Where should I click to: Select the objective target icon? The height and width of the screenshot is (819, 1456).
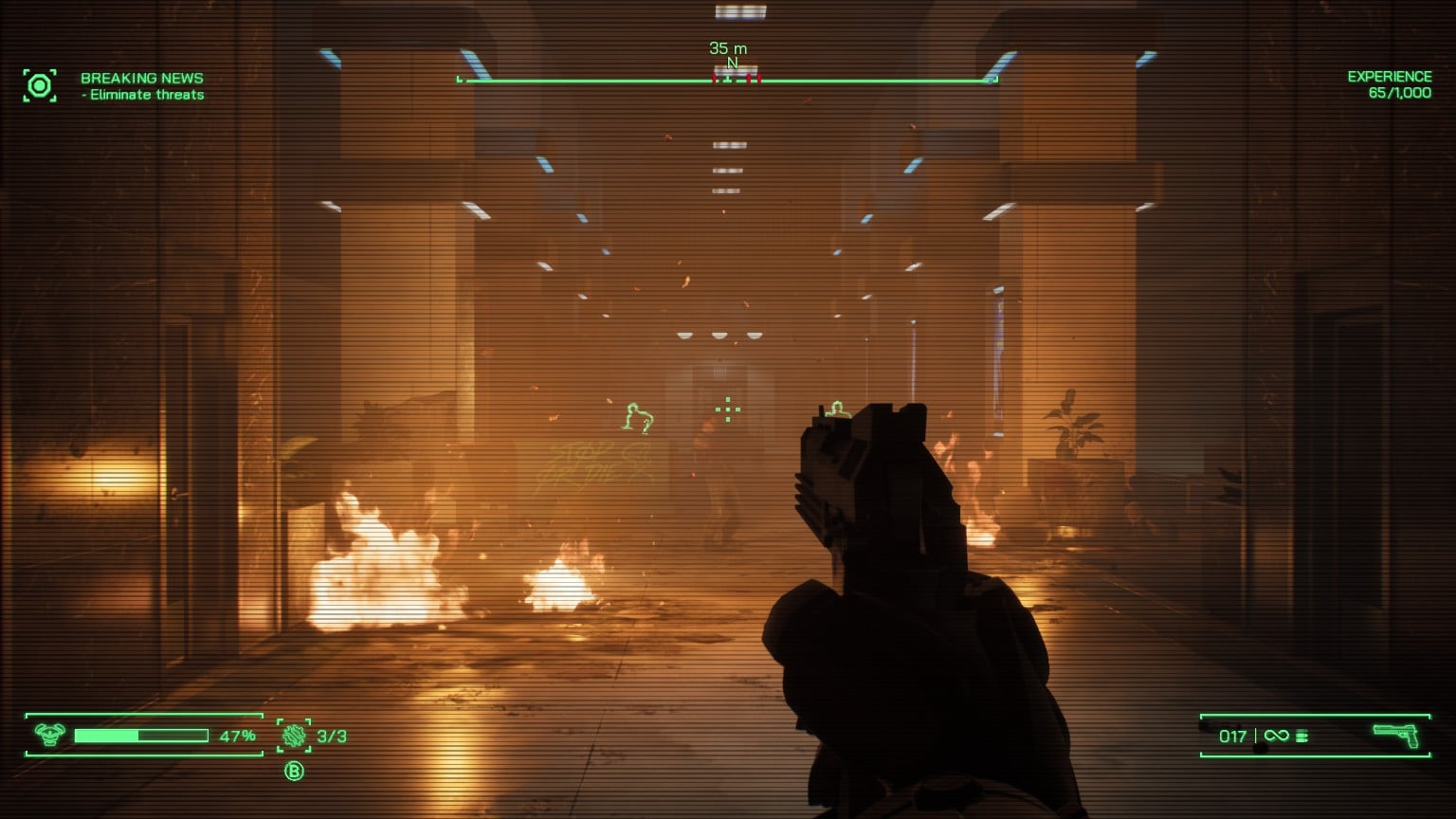(x=40, y=86)
